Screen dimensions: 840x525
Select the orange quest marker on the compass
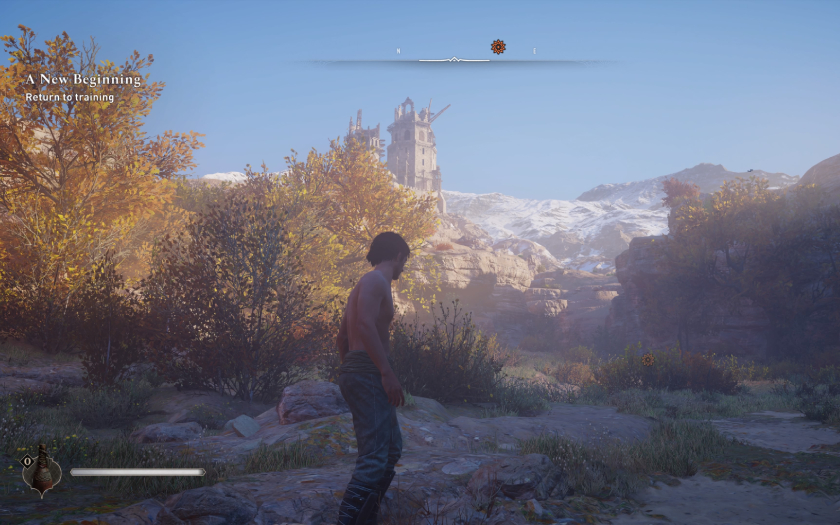[x=498, y=46]
